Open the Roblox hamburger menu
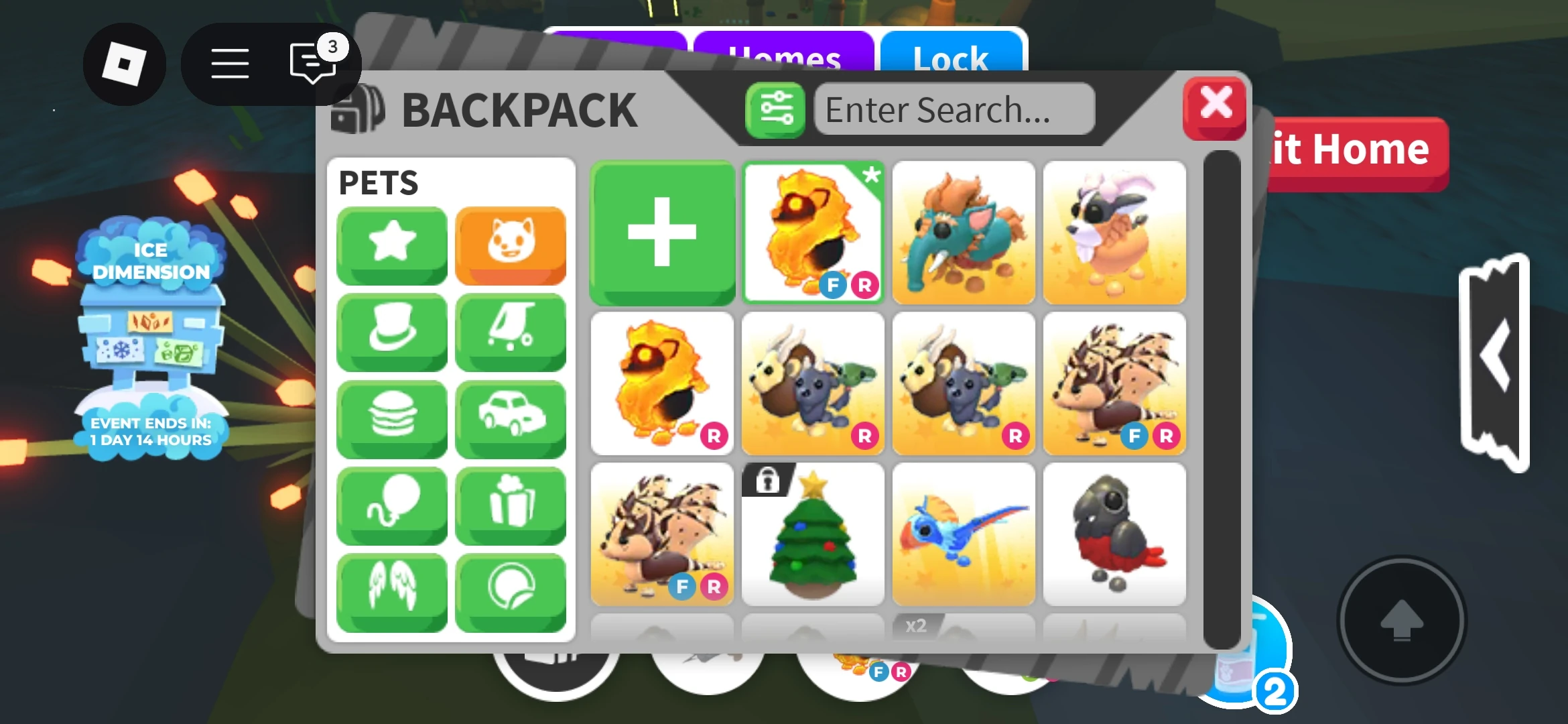This screenshot has height=724, width=1568. point(228,63)
